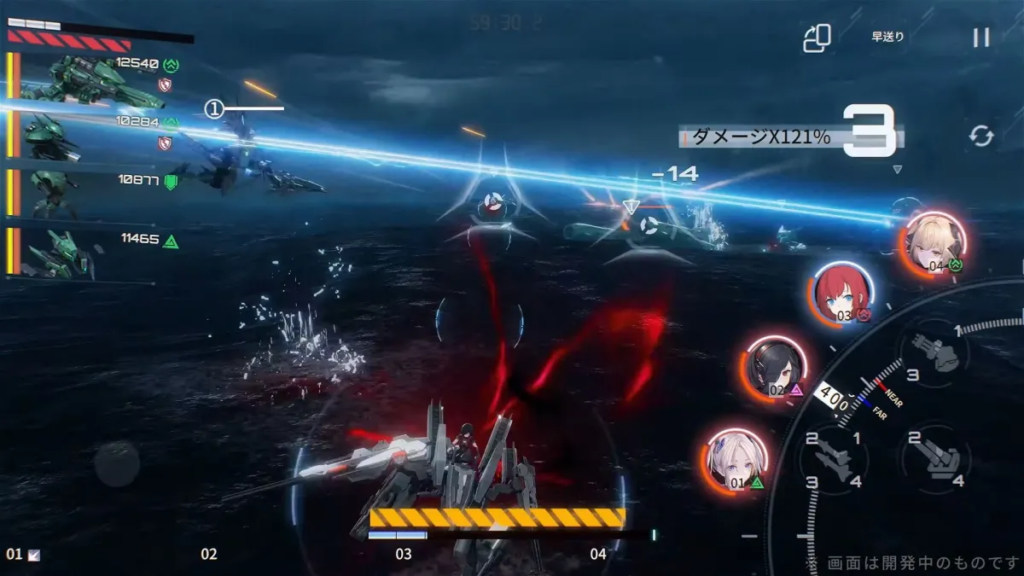
Task: Click the circular arrows refresh icon
Action: 981,136
